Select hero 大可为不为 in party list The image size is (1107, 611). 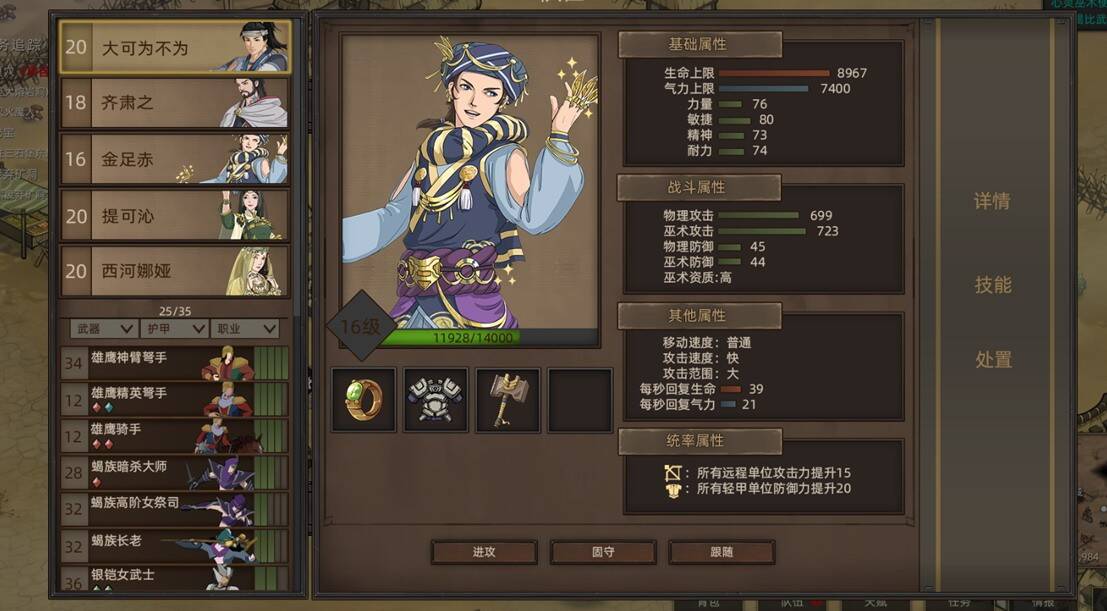click(x=175, y=47)
